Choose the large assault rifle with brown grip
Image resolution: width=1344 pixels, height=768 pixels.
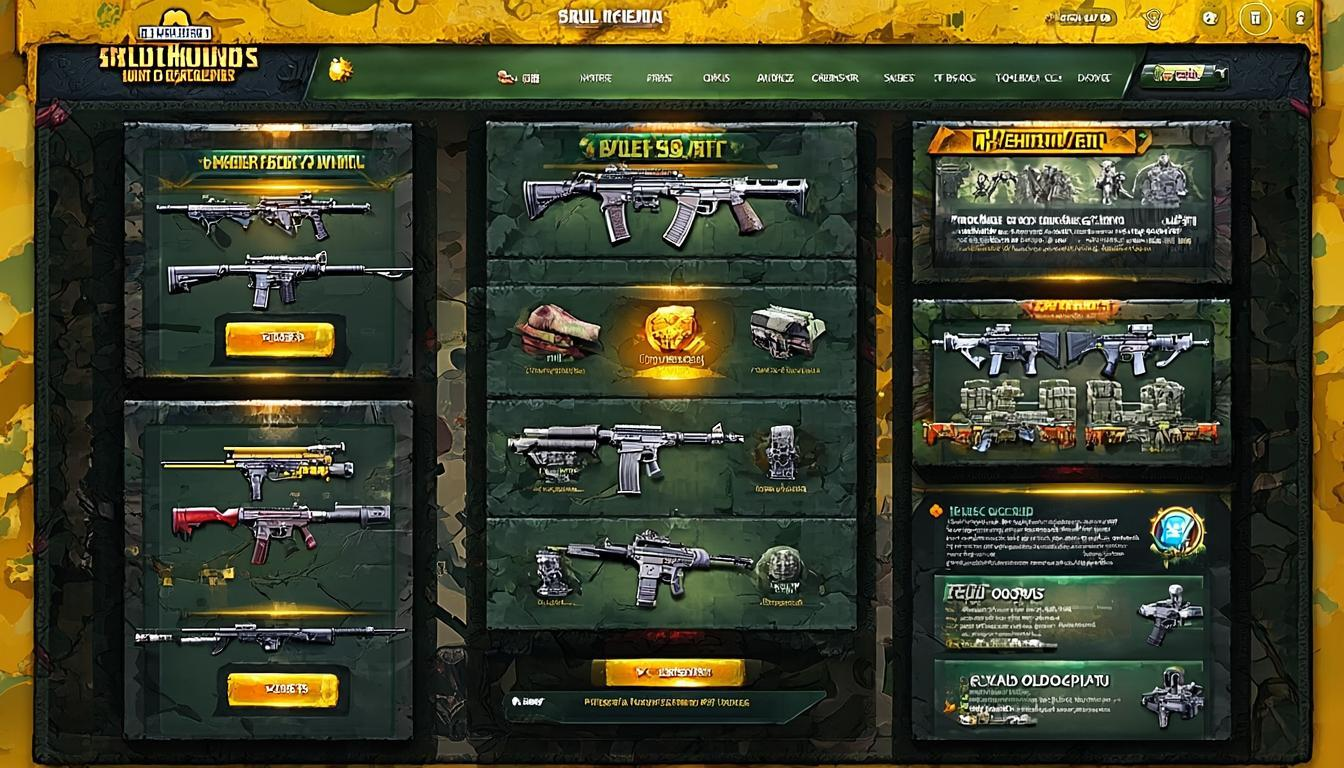coord(664,202)
